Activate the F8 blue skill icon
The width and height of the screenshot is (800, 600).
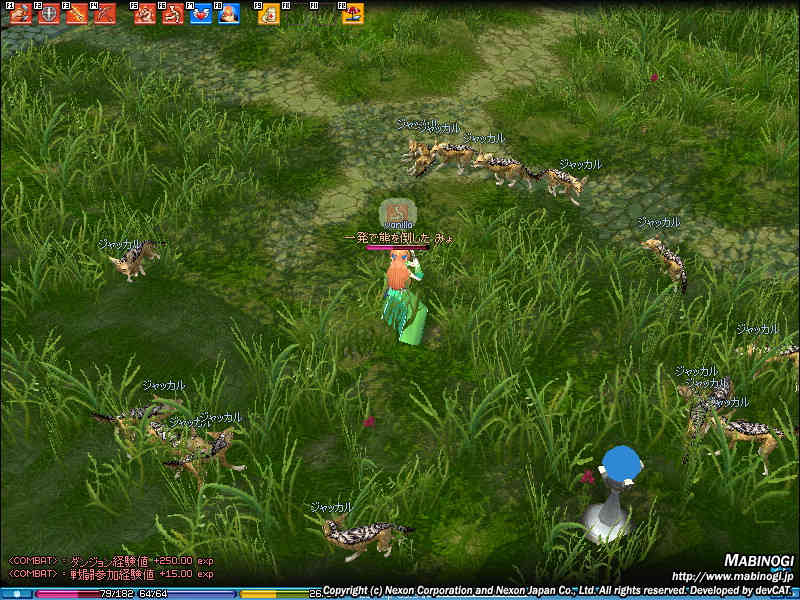pyautogui.click(x=229, y=13)
